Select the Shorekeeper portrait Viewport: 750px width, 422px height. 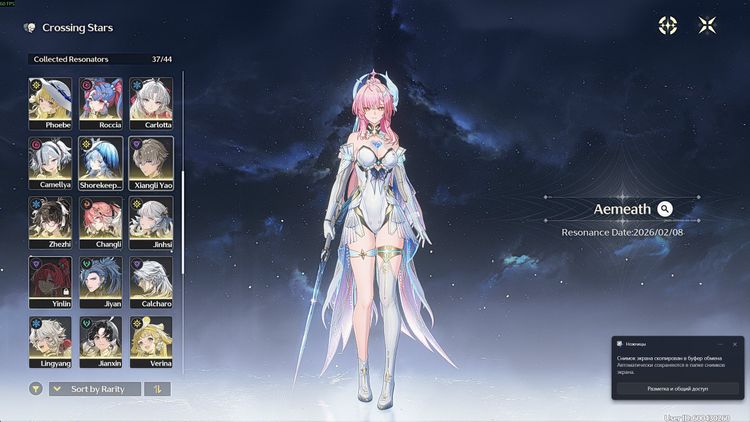click(x=101, y=162)
